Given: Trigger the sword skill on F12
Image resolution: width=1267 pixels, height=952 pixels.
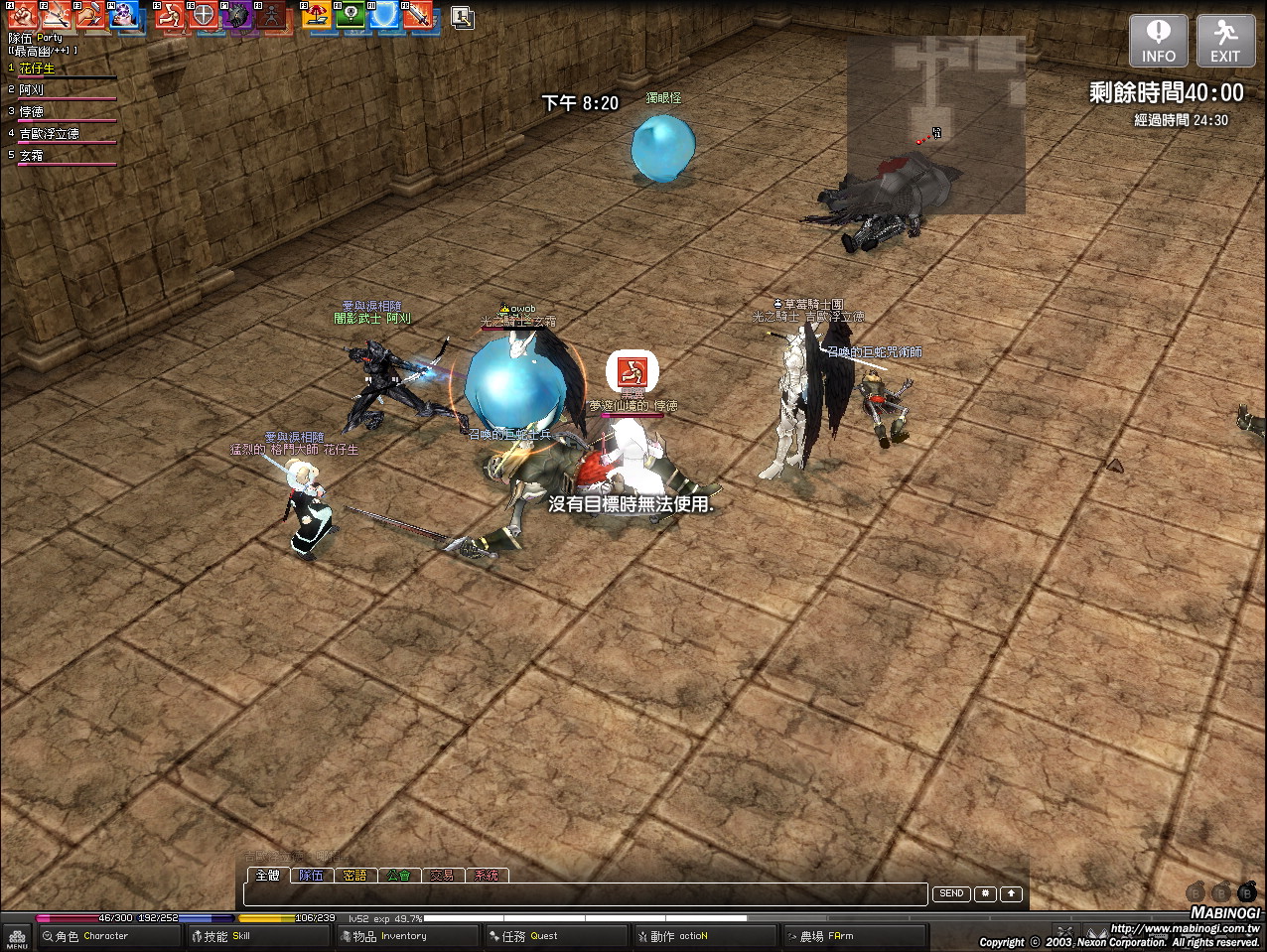Looking at the screenshot, I should pos(418,16).
